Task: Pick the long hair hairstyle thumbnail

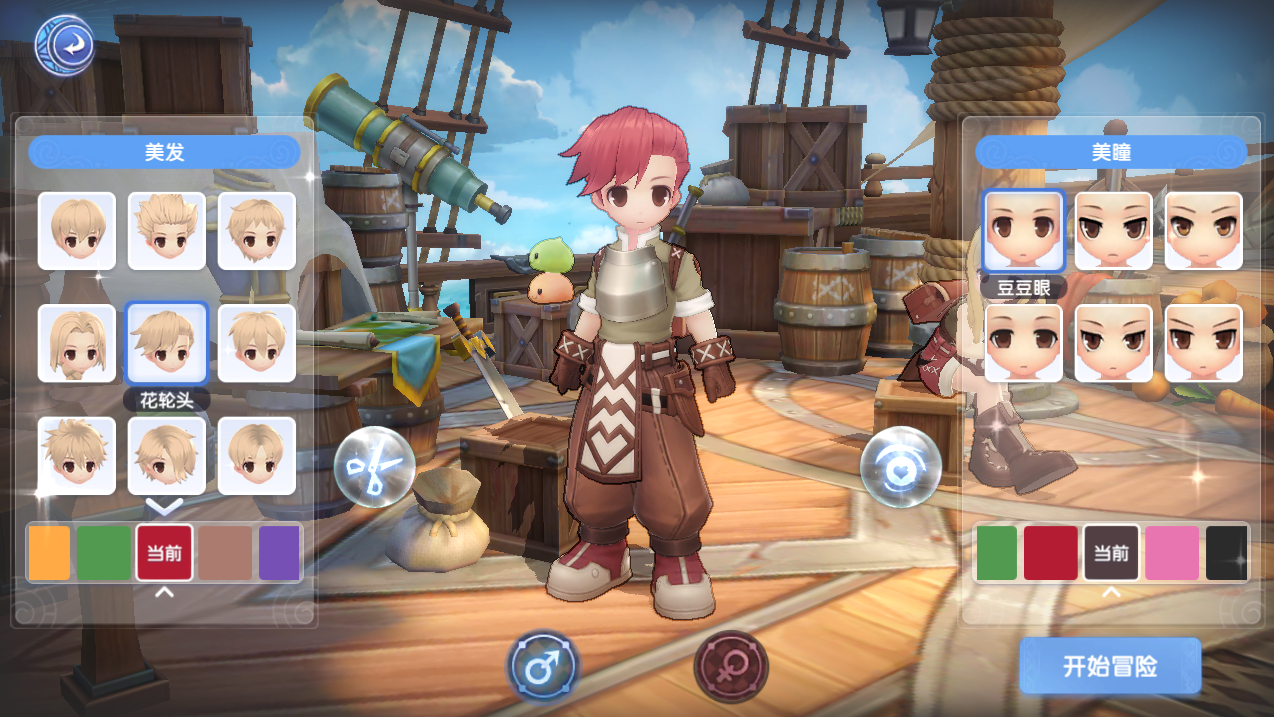Action: pyautogui.click(x=77, y=343)
